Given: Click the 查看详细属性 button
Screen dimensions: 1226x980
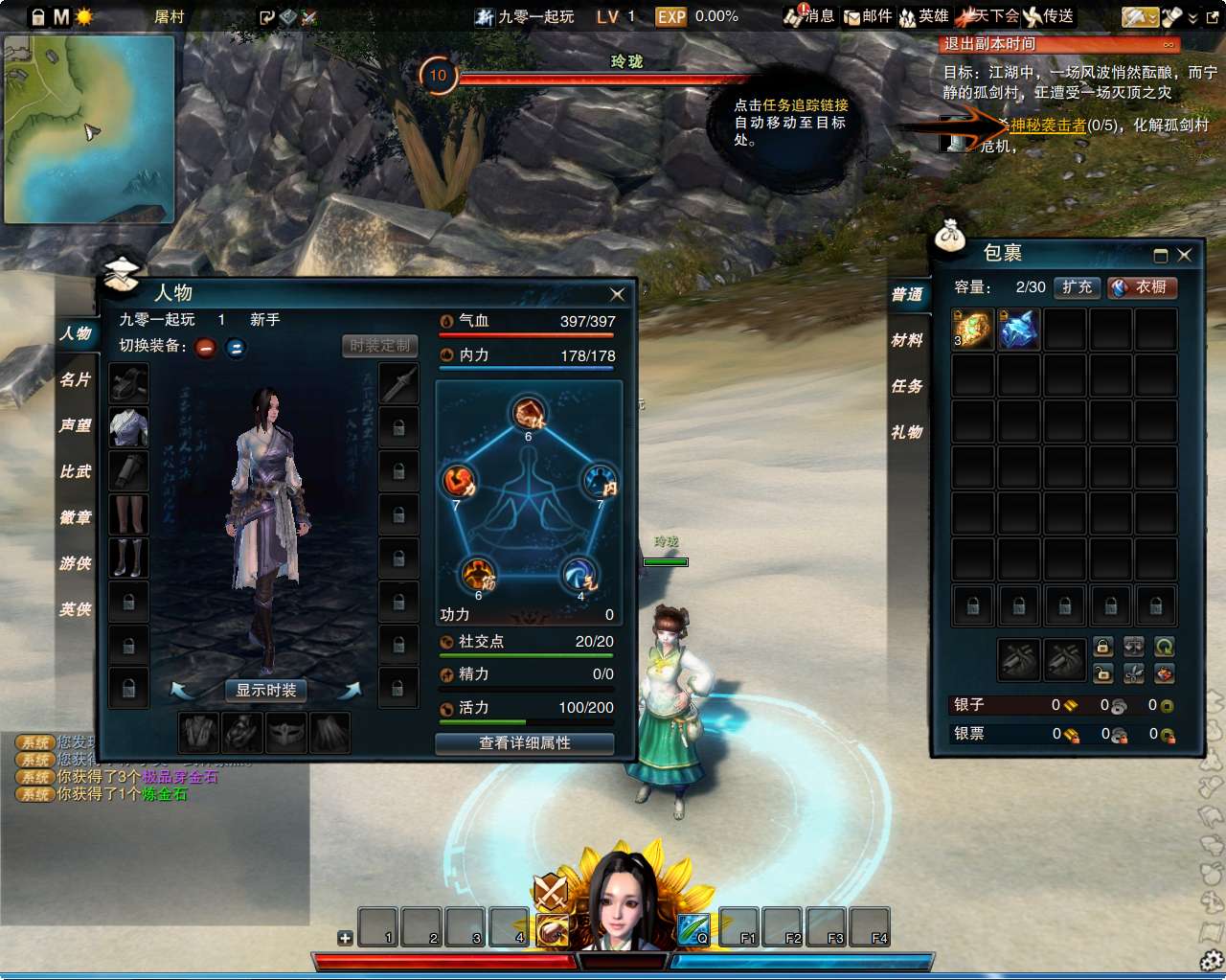Looking at the screenshot, I should (x=524, y=743).
